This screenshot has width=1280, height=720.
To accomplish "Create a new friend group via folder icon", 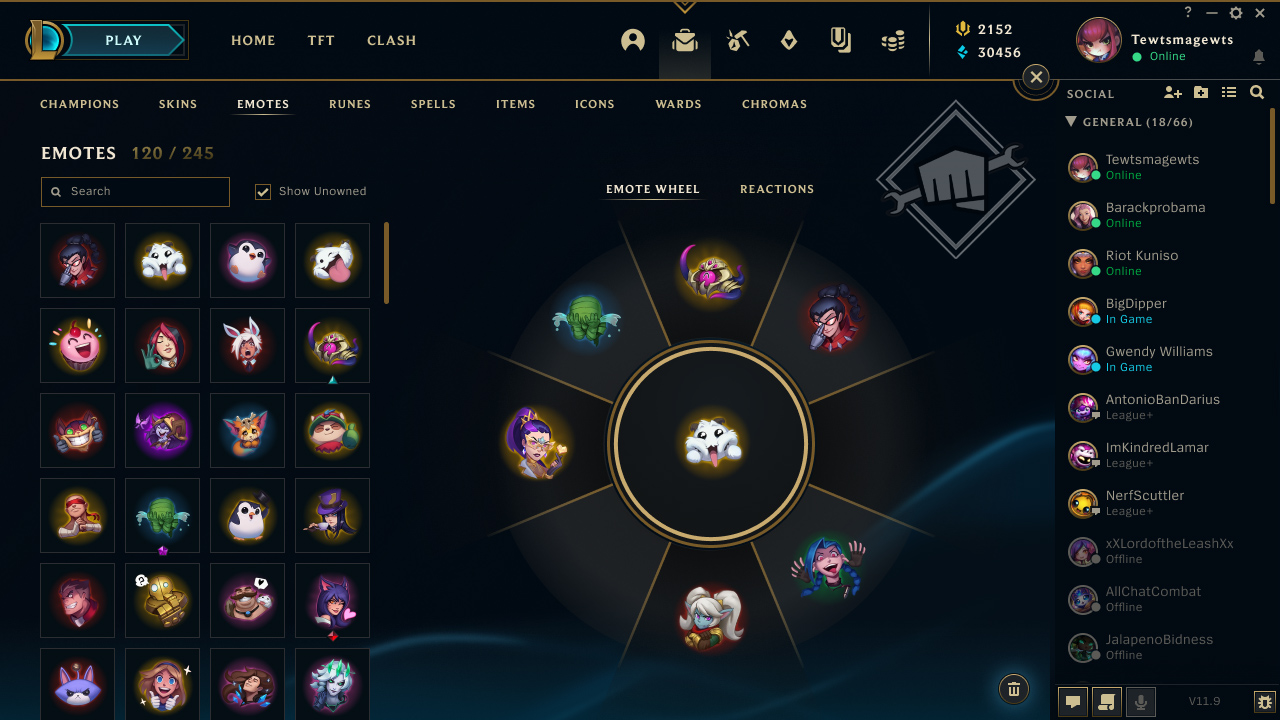I will pos(1200,93).
